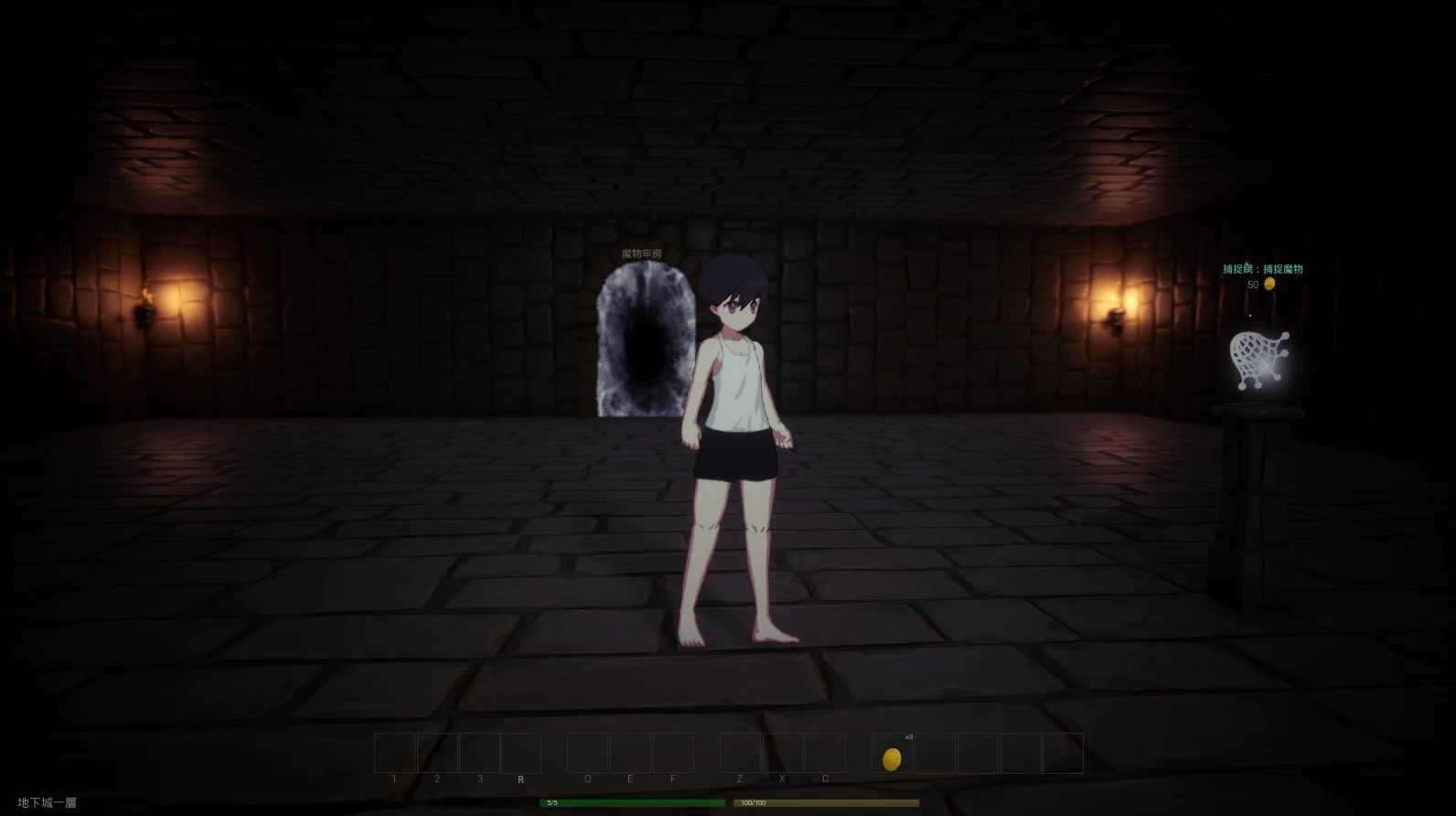Activate the slot labeled Z

[740, 754]
